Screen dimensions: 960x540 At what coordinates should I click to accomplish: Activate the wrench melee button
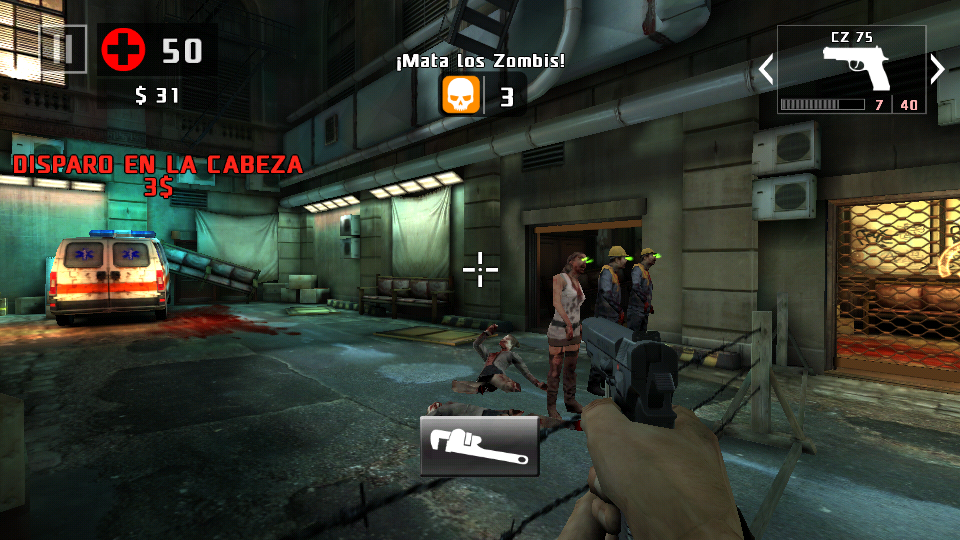pos(479,446)
